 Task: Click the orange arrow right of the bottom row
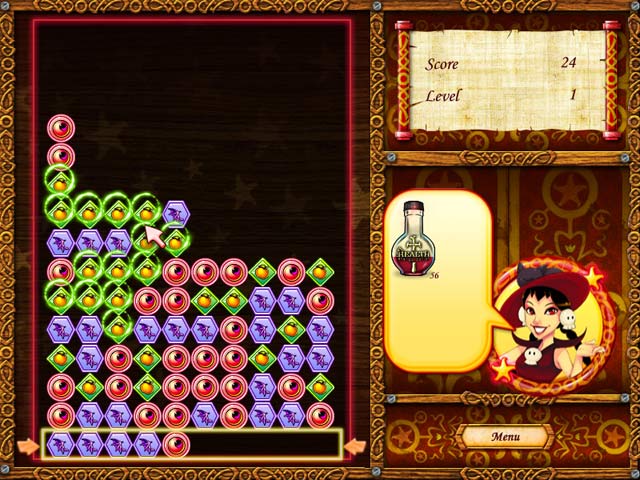356,445
